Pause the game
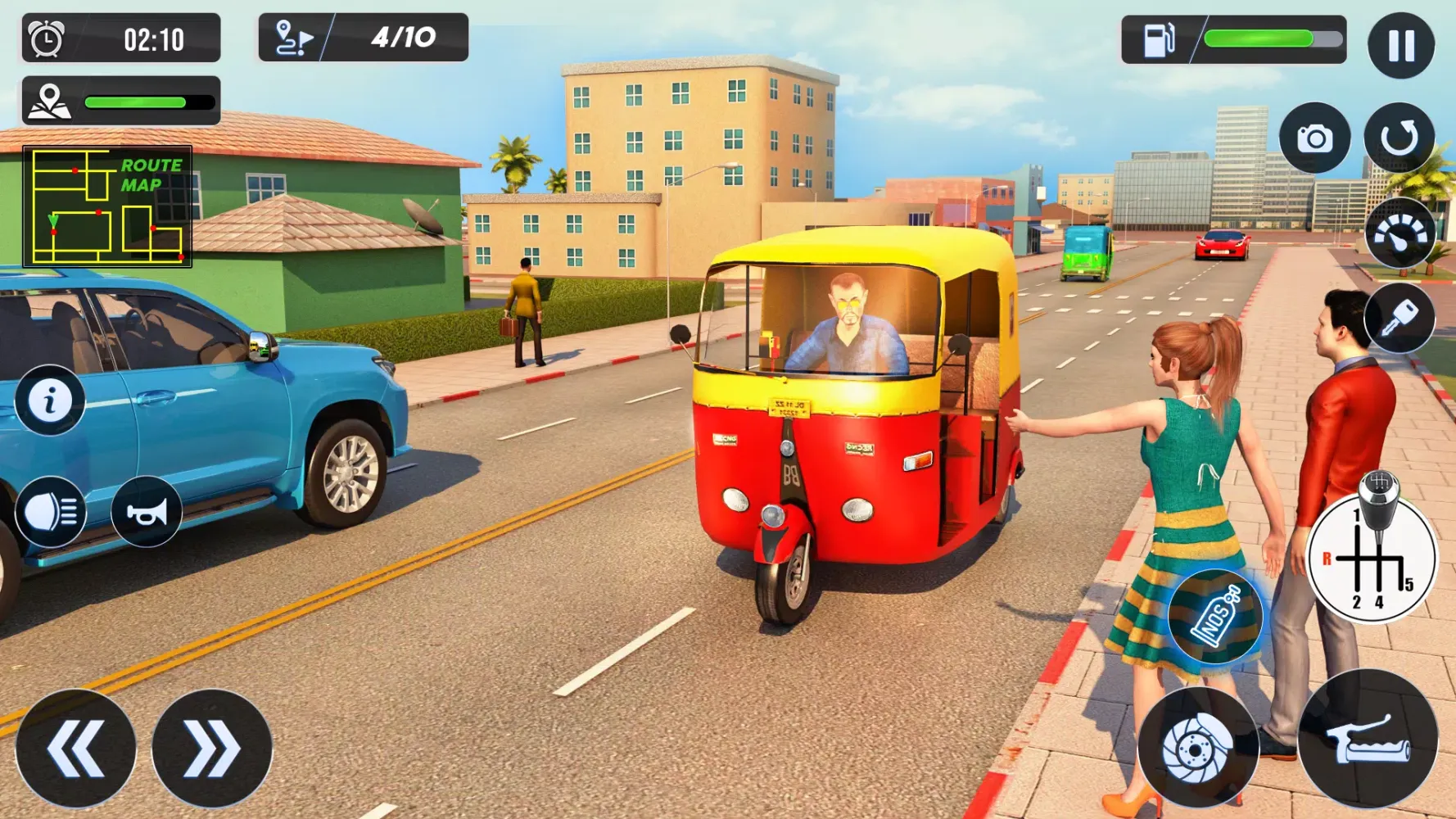The height and width of the screenshot is (819, 1456). click(x=1400, y=45)
